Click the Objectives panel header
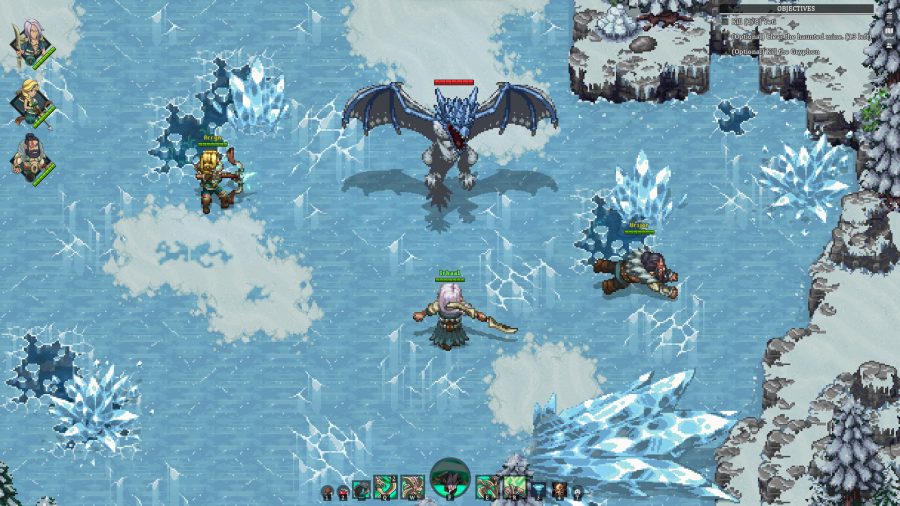This screenshot has height=506, width=900. pyautogui.click(x=796, y=8)
